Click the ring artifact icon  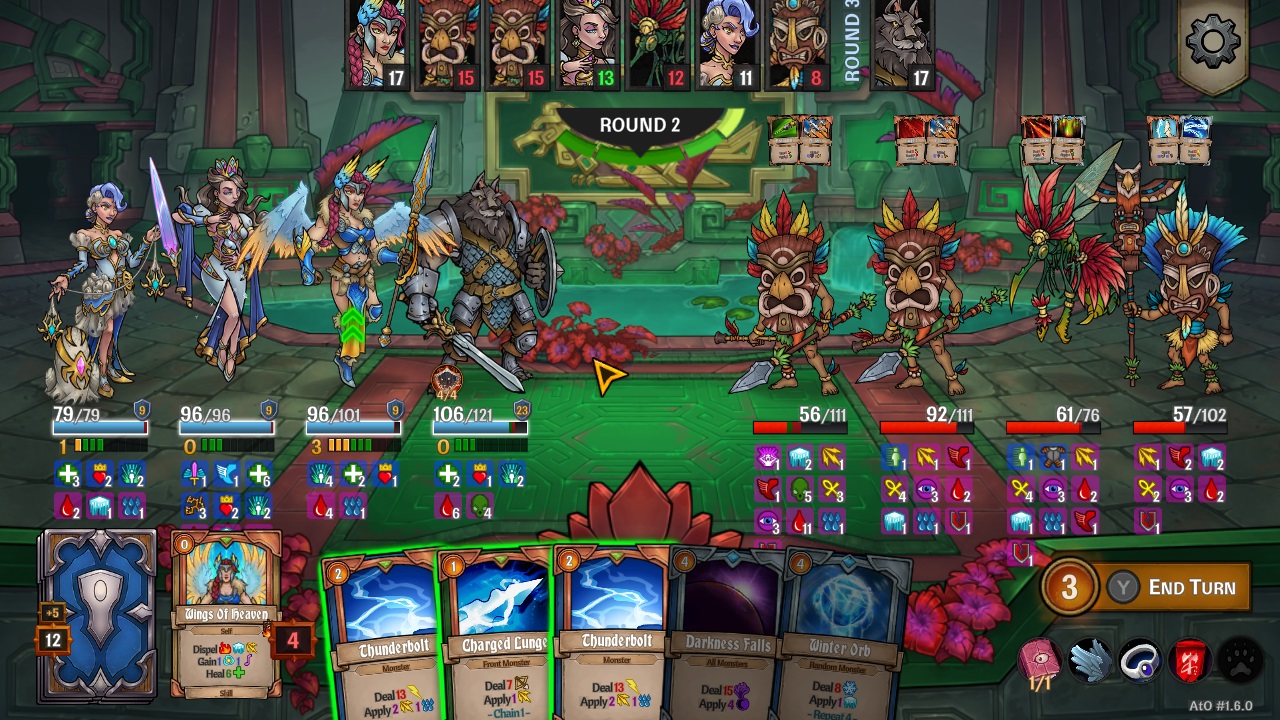pyautogui.click(x=1138, y=659)
